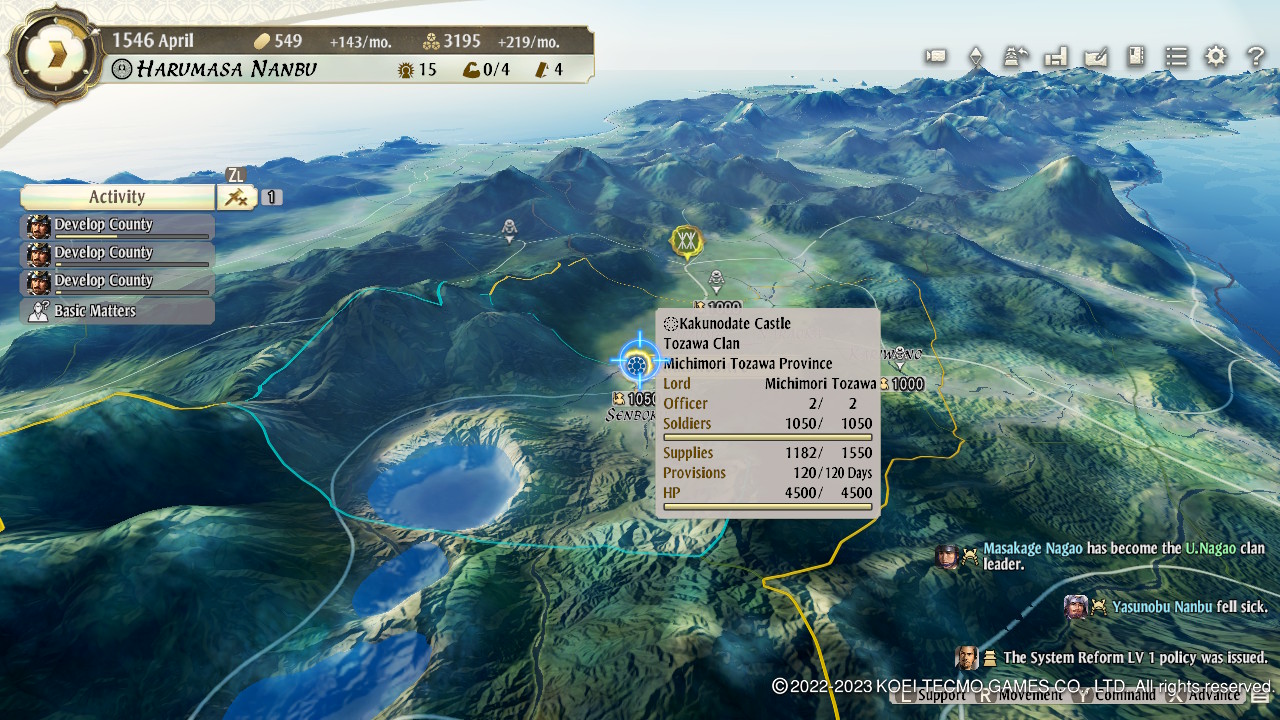The height and width of the screenshot is (720, 1280).
Task: Open the camera view icon
Action: click(936, 56)
